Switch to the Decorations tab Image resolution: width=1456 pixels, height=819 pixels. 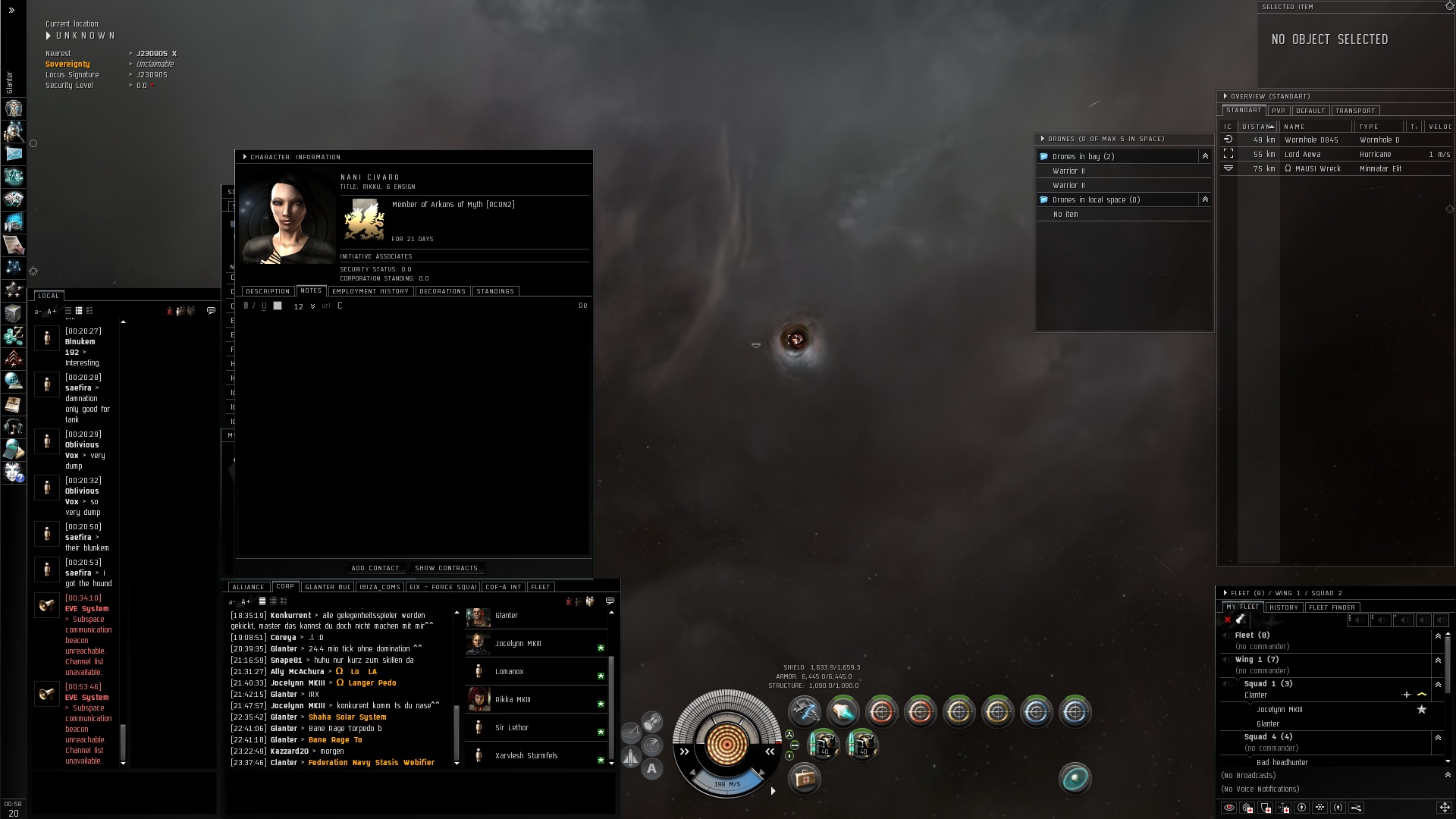[x=442, y=291]
